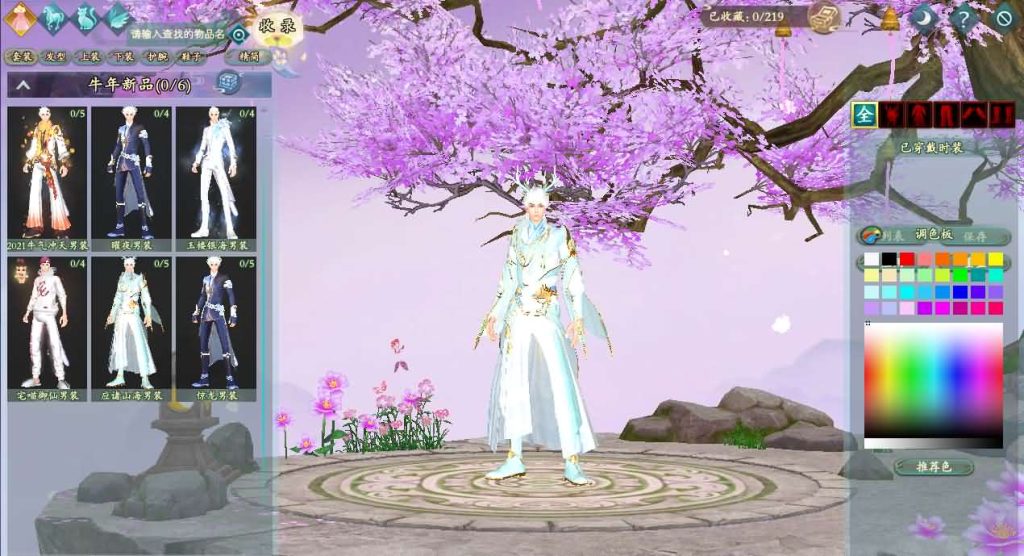Switch to the 发型 hairstyle tab
Viewport: 1024px width, 556px height.
pyautogui.click(x=56, y=57)
